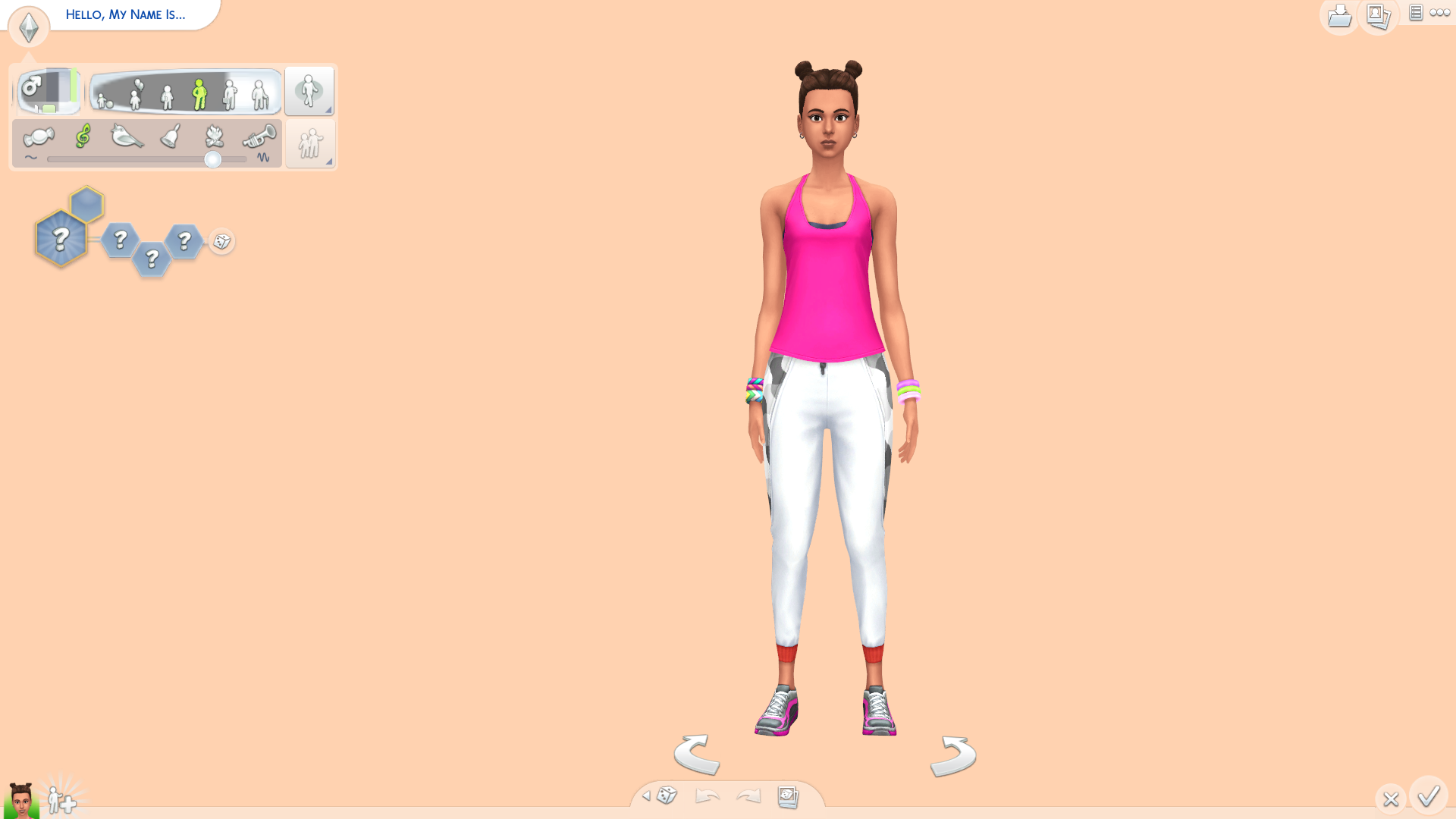Highlight the Adult age option

(x=228, y=93)
